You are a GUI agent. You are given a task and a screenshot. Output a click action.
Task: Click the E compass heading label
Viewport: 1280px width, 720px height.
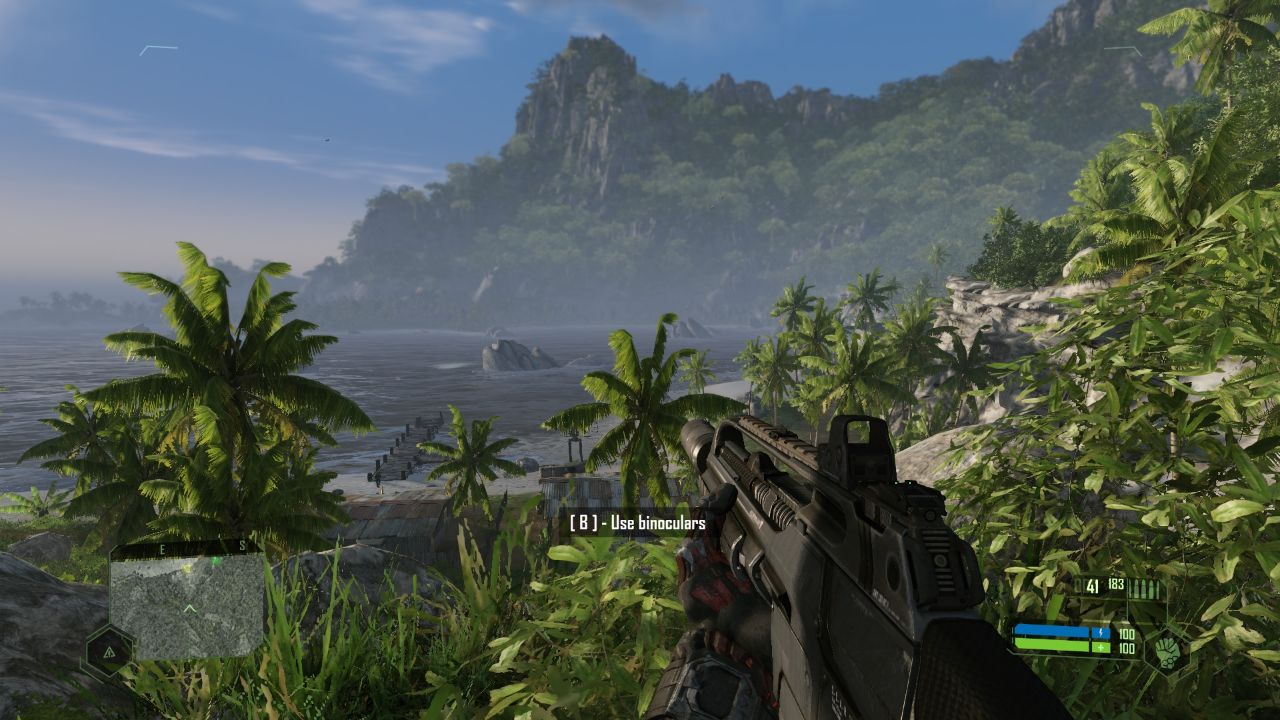click(x=162, y=548)
